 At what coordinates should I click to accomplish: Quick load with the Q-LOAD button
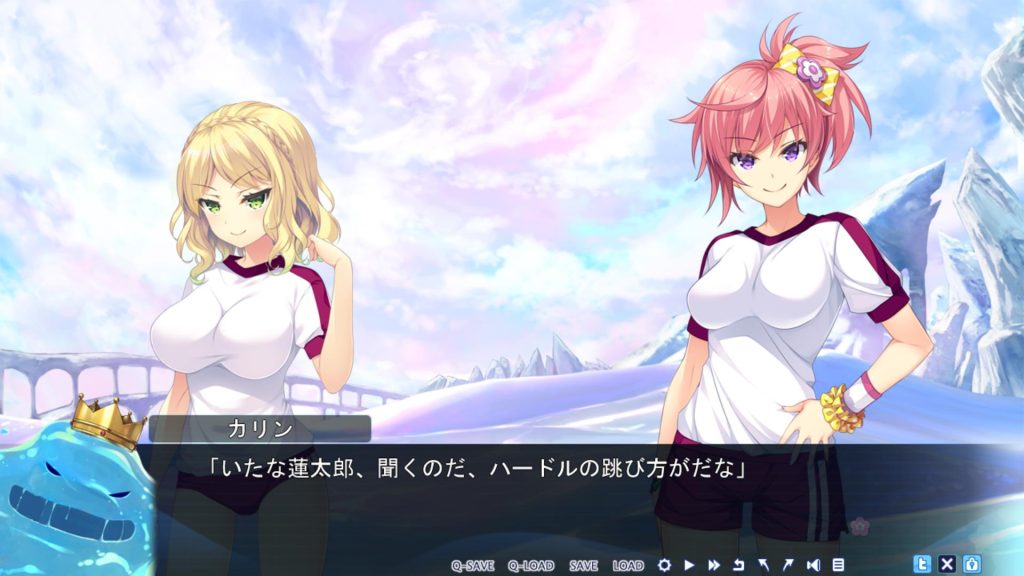pyautogui.click(x=530, y=565)
